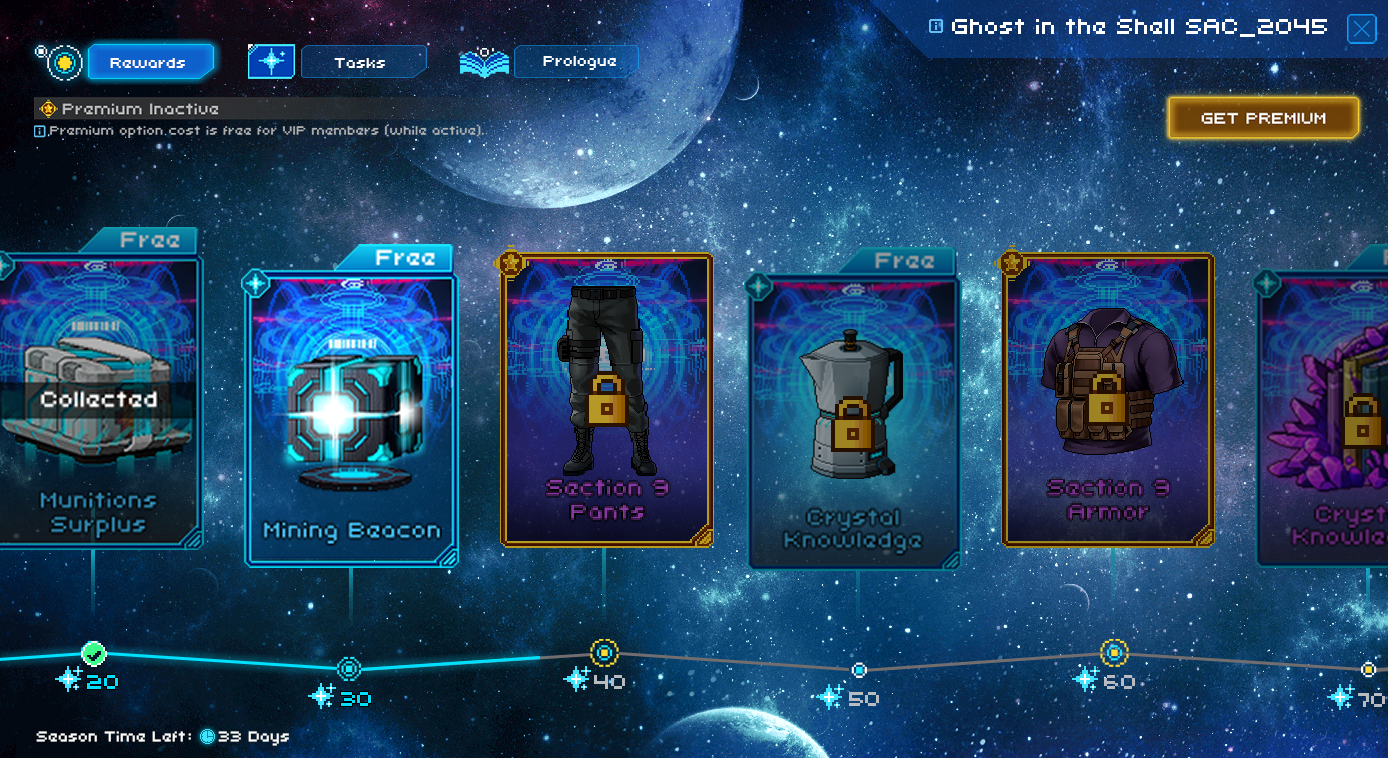Switch to the Rewards tab
The height and width of the screenshot is (758, 1388).
(150, 62)
